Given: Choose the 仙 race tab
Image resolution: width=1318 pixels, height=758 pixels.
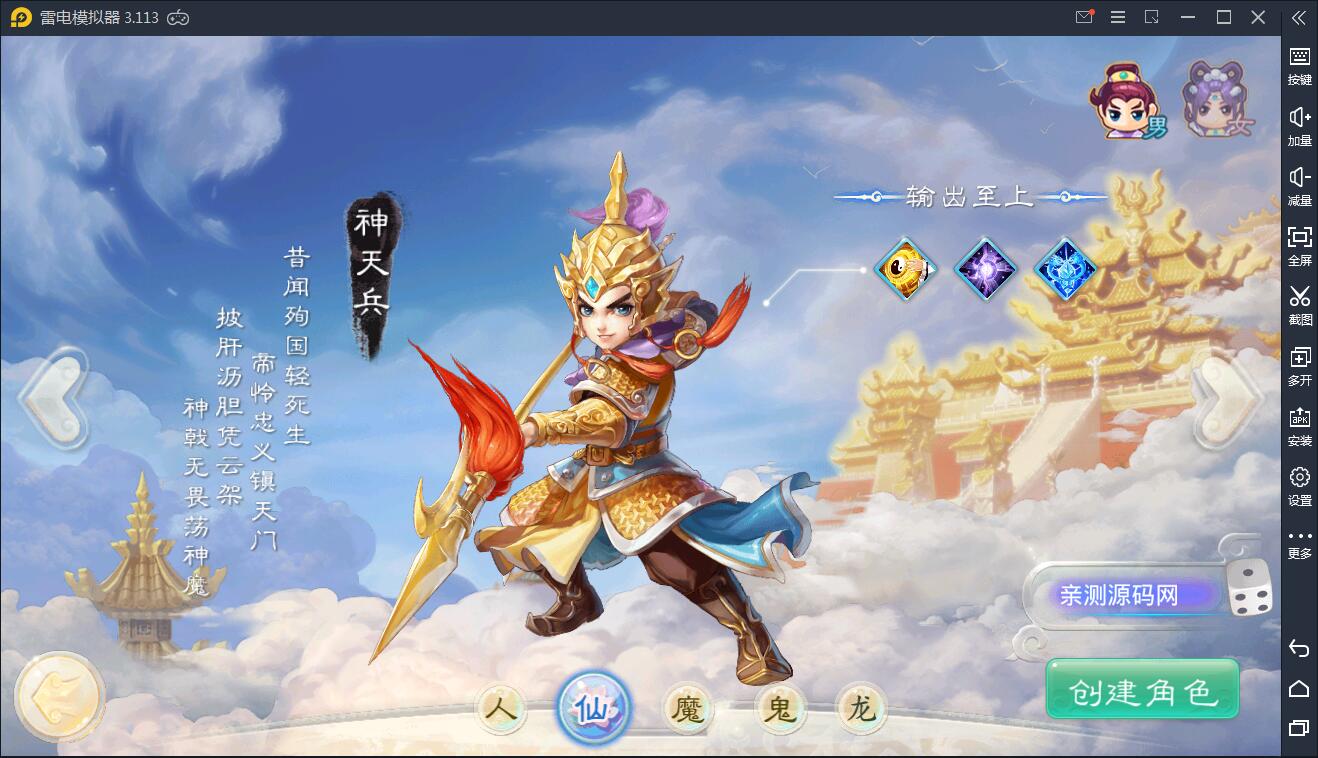Looking at the screenshot, I should click(594, 709).
